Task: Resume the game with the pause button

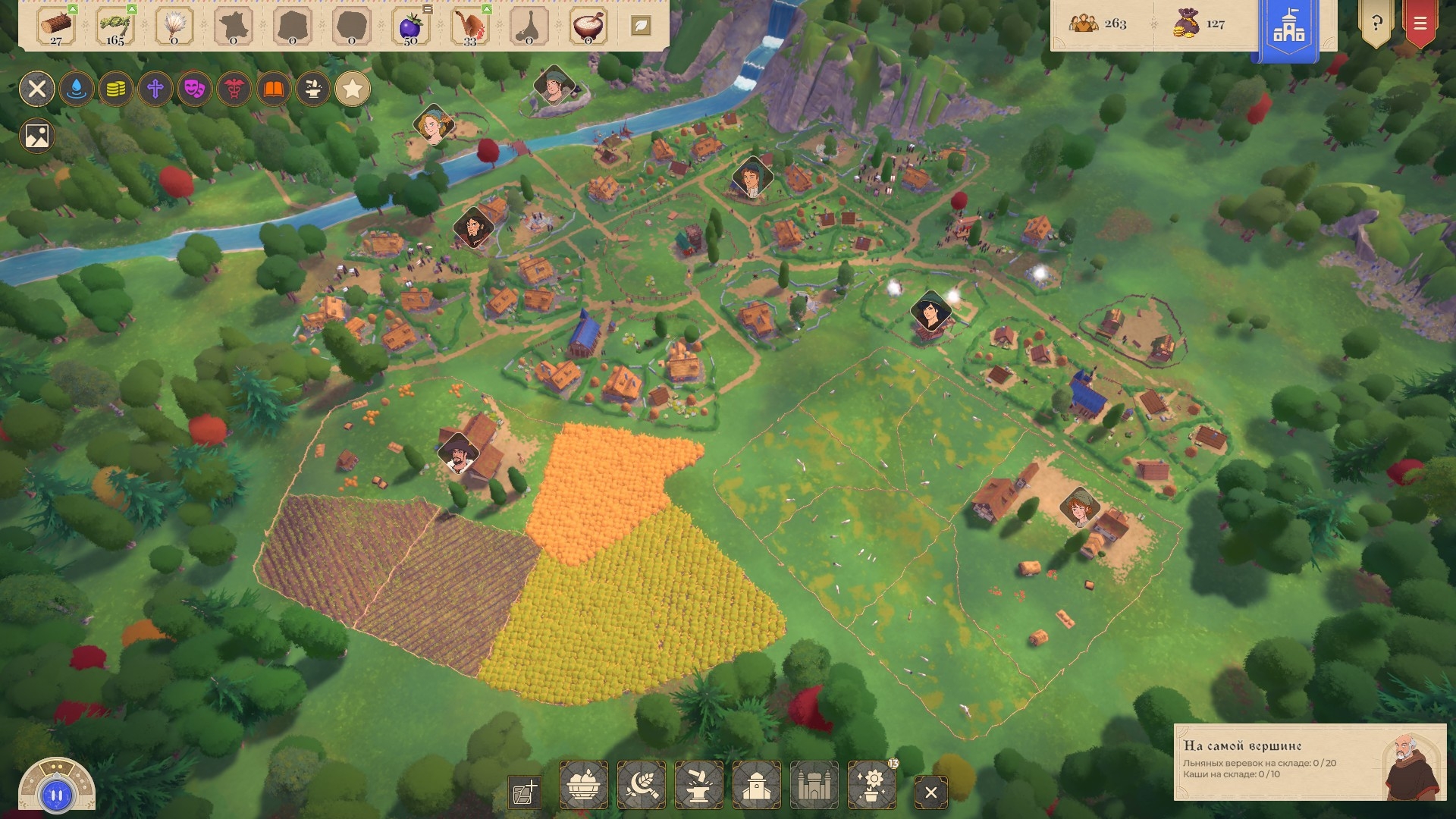Action: [57, 795]
